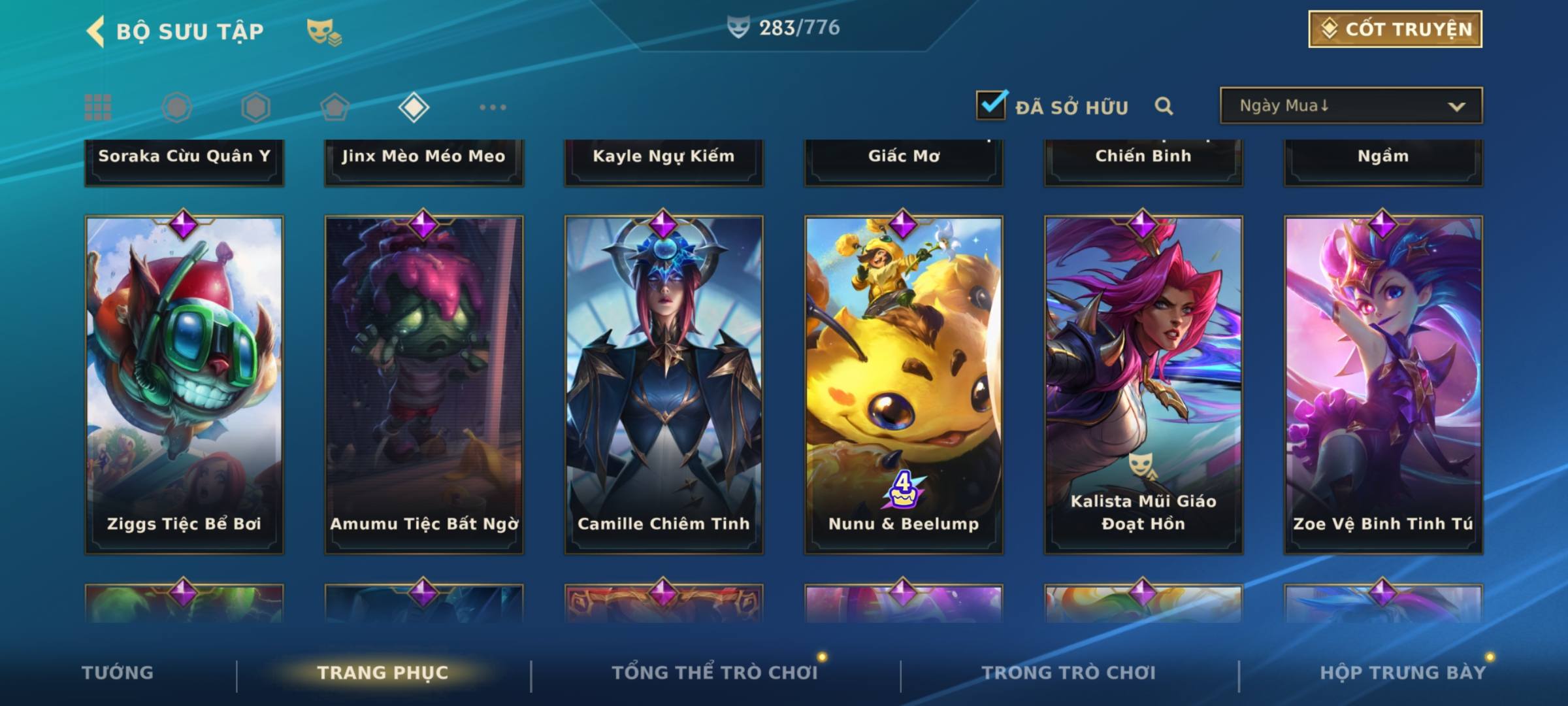Choose the pentagon rarity filter
This screenshot has height=706, width=1568.
point(335,107)
